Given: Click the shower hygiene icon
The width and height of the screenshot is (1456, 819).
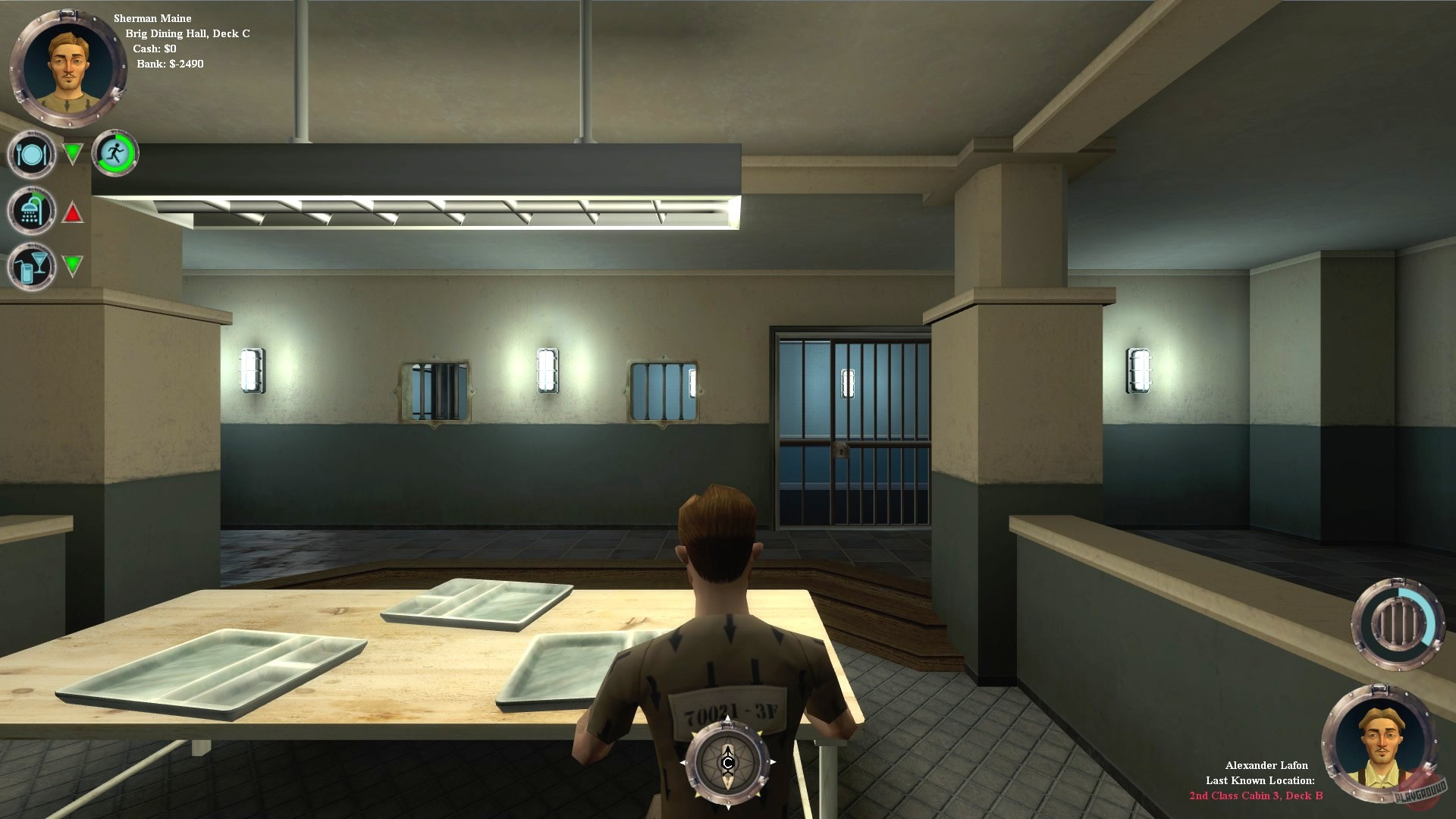Looking at the screenshot, I should pyautogui.click(x=30, y=210).
